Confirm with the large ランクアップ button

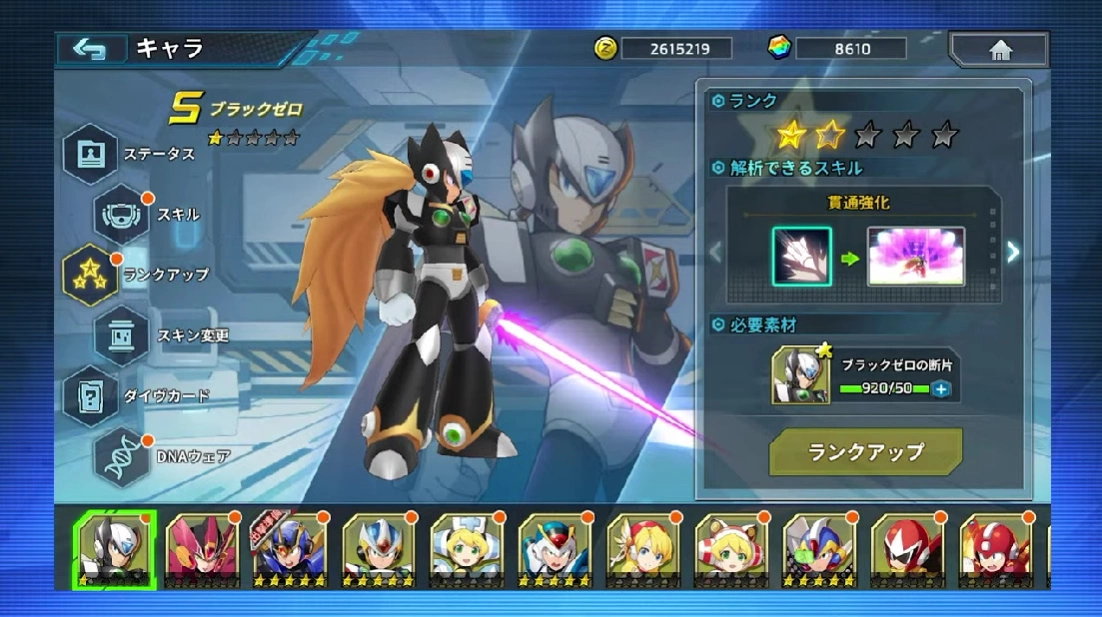(865, 452)
